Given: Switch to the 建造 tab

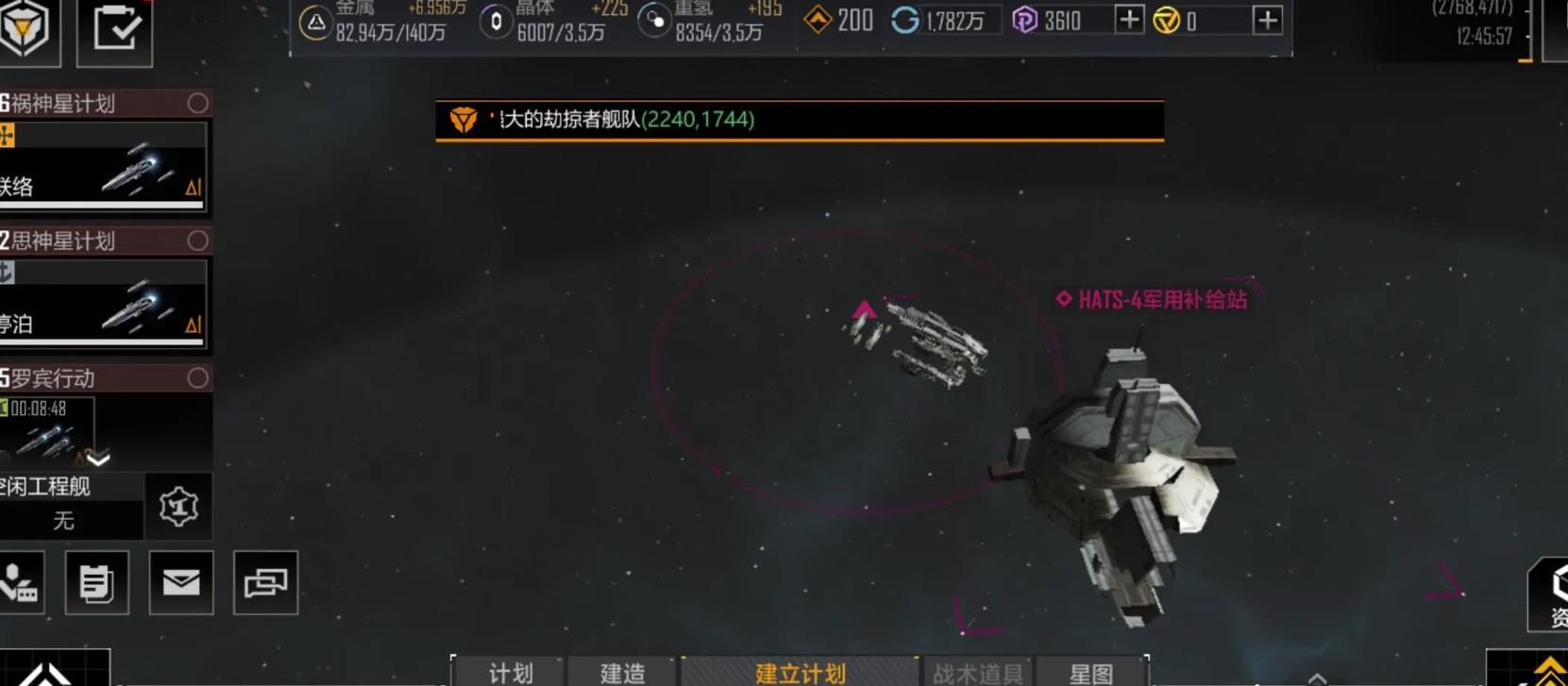Looking at the screenshot, I should click(623, 672).
